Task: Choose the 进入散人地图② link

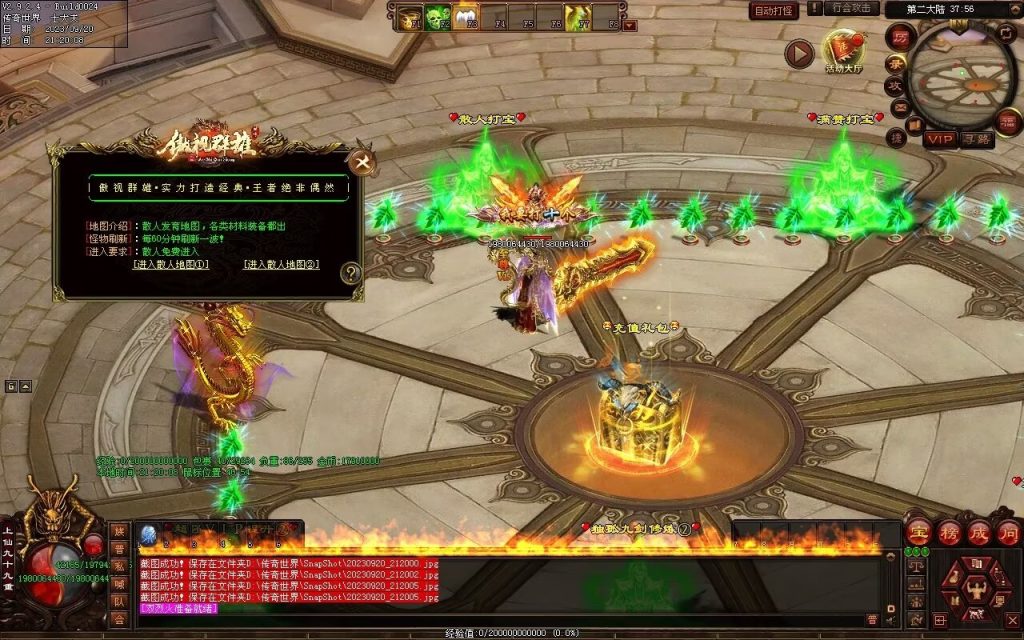Action: [281, 265]
